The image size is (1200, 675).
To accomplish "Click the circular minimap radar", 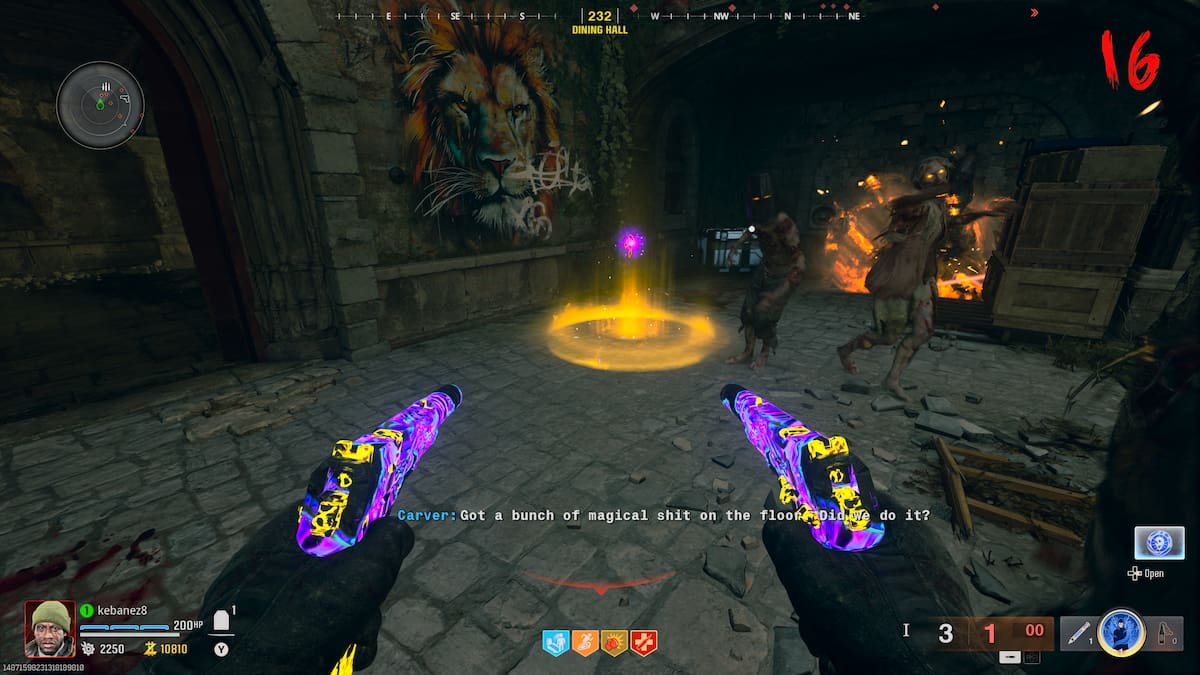I will (100, 104).
